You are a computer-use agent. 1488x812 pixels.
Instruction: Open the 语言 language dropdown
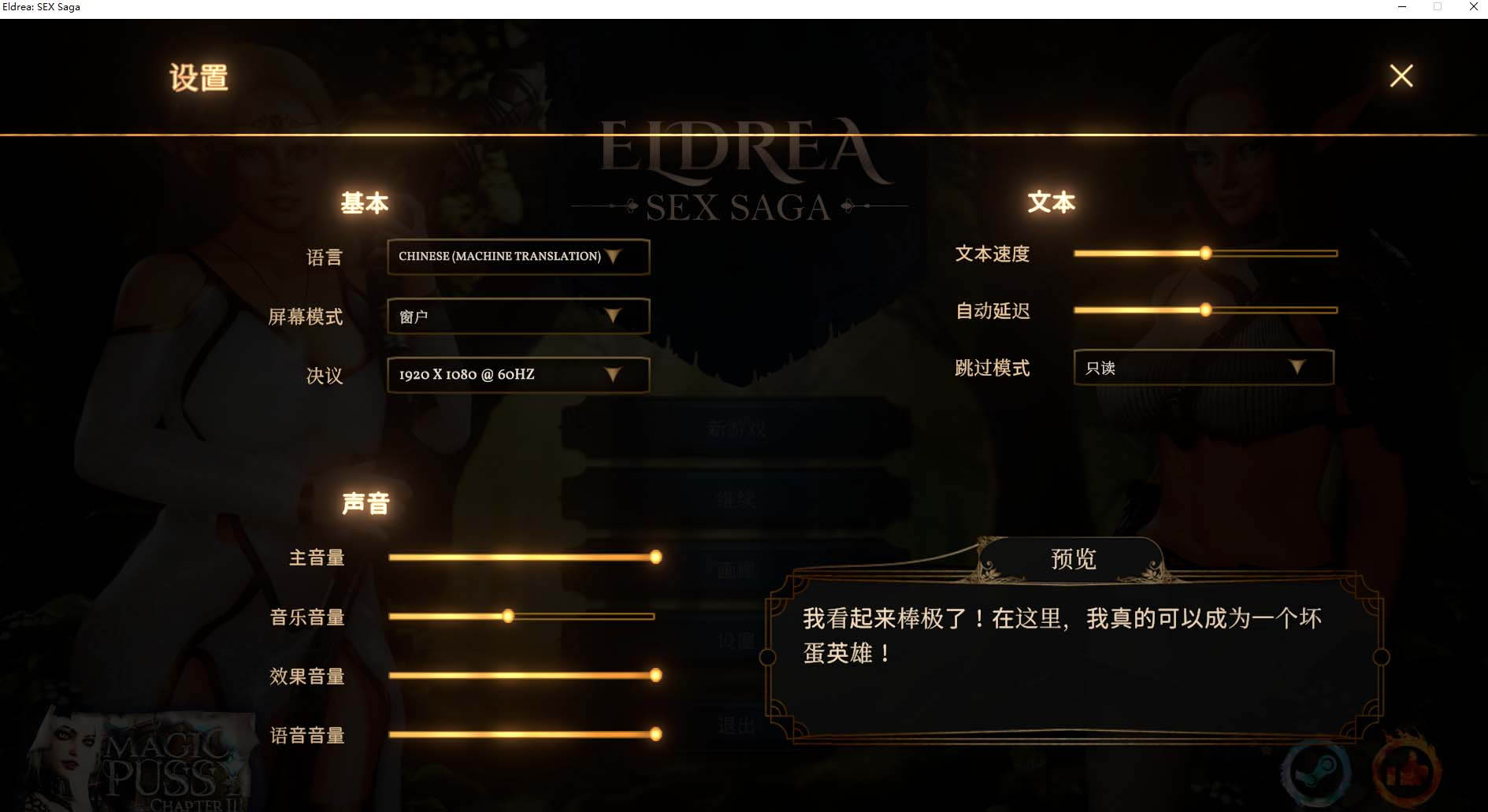(518, 257)
